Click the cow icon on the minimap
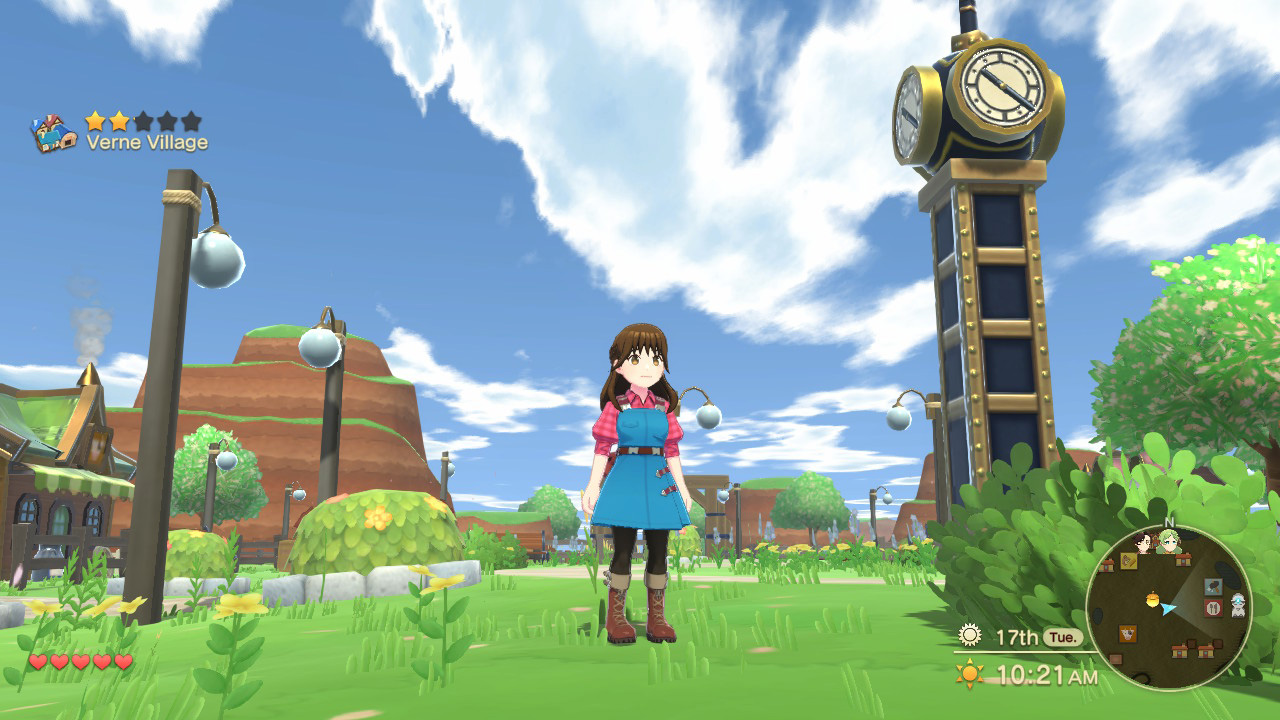The image size is (1280, 720). 1128,631
